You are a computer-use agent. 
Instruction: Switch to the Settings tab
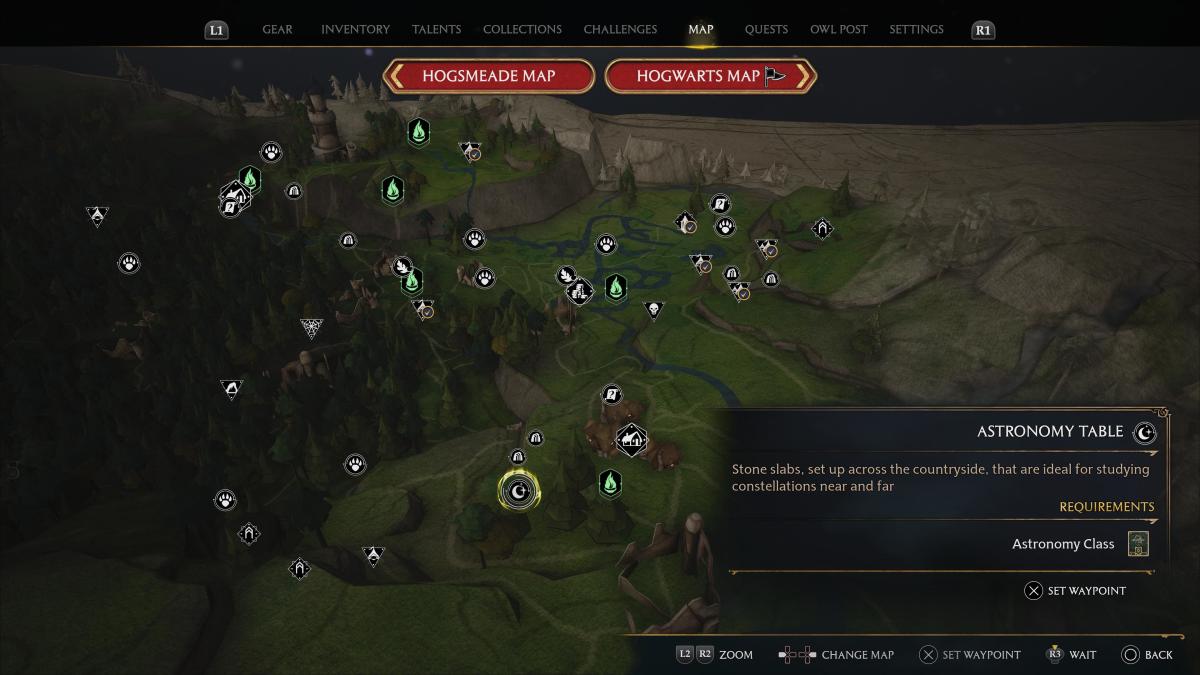click(916, 30)
